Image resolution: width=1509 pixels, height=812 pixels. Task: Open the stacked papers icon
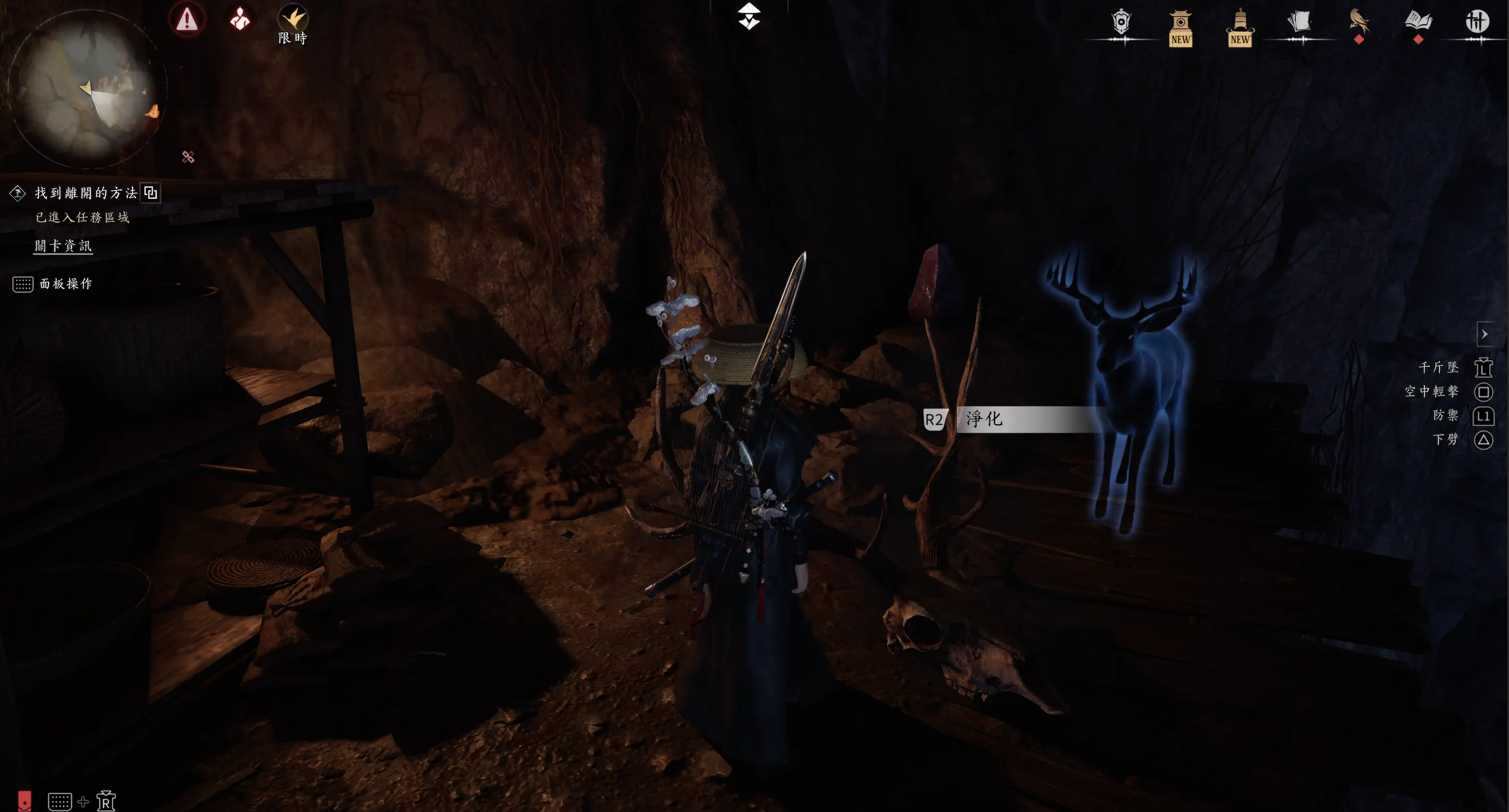click(x=1299, y=23)
